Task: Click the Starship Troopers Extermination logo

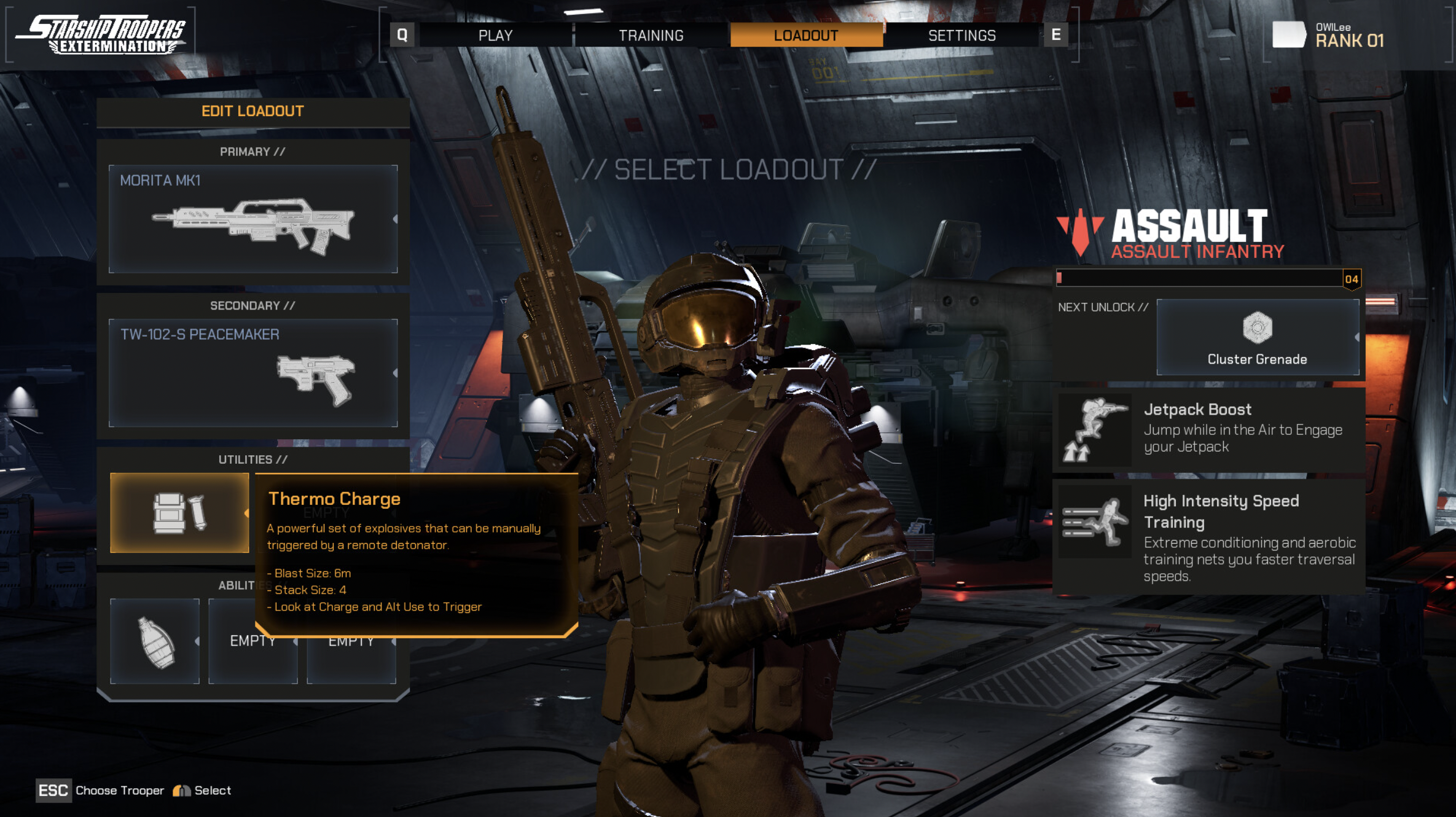Action: [x=101, y=34]
